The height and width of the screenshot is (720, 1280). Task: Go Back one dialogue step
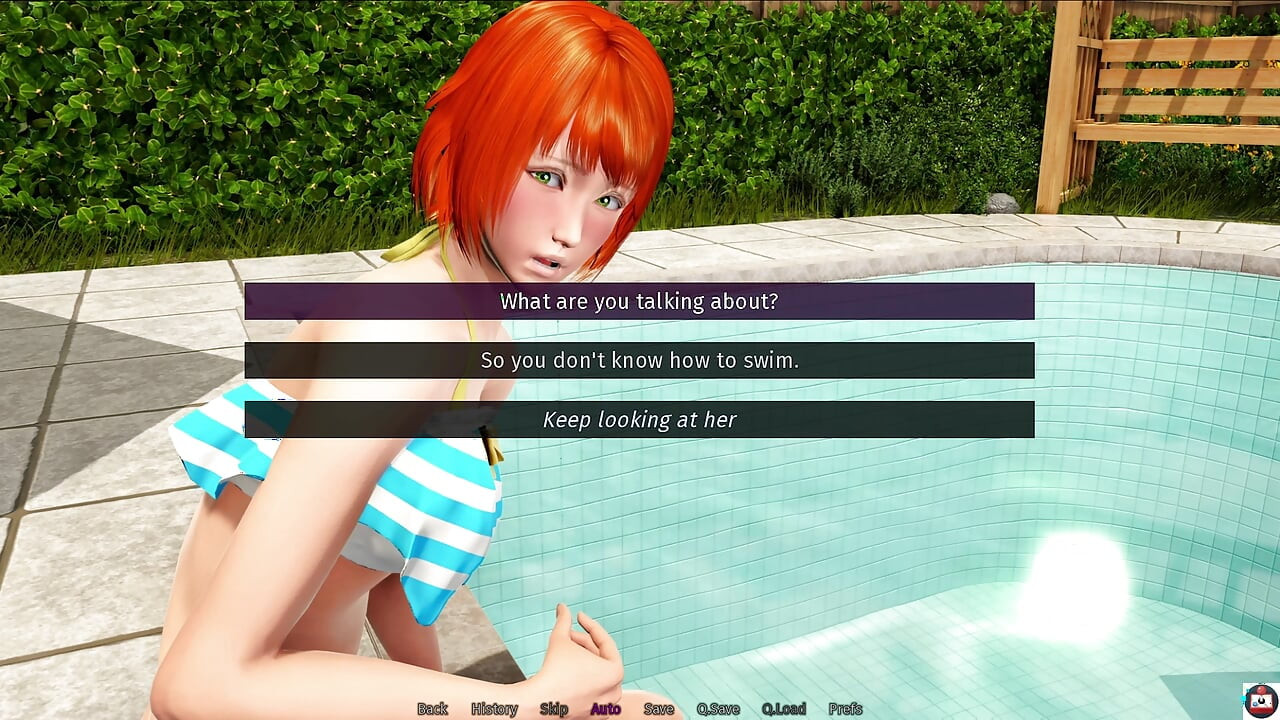432,709
